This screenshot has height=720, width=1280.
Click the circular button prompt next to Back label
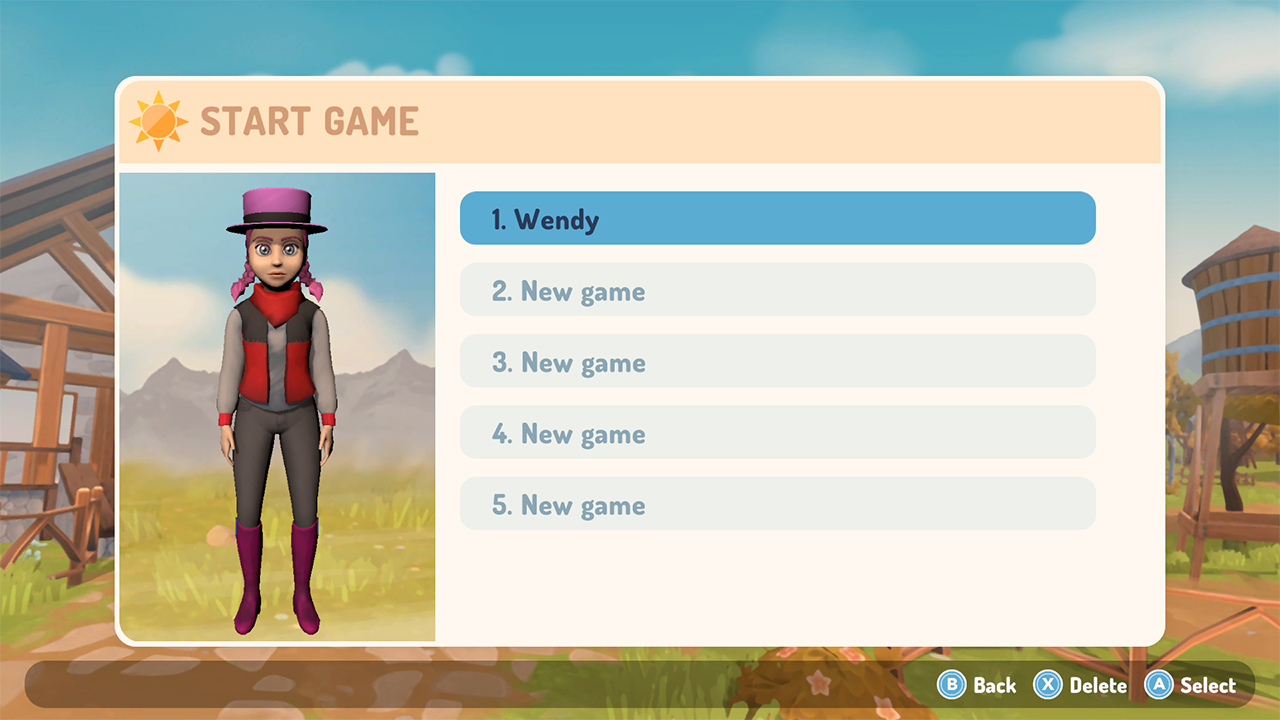(954, 686)
